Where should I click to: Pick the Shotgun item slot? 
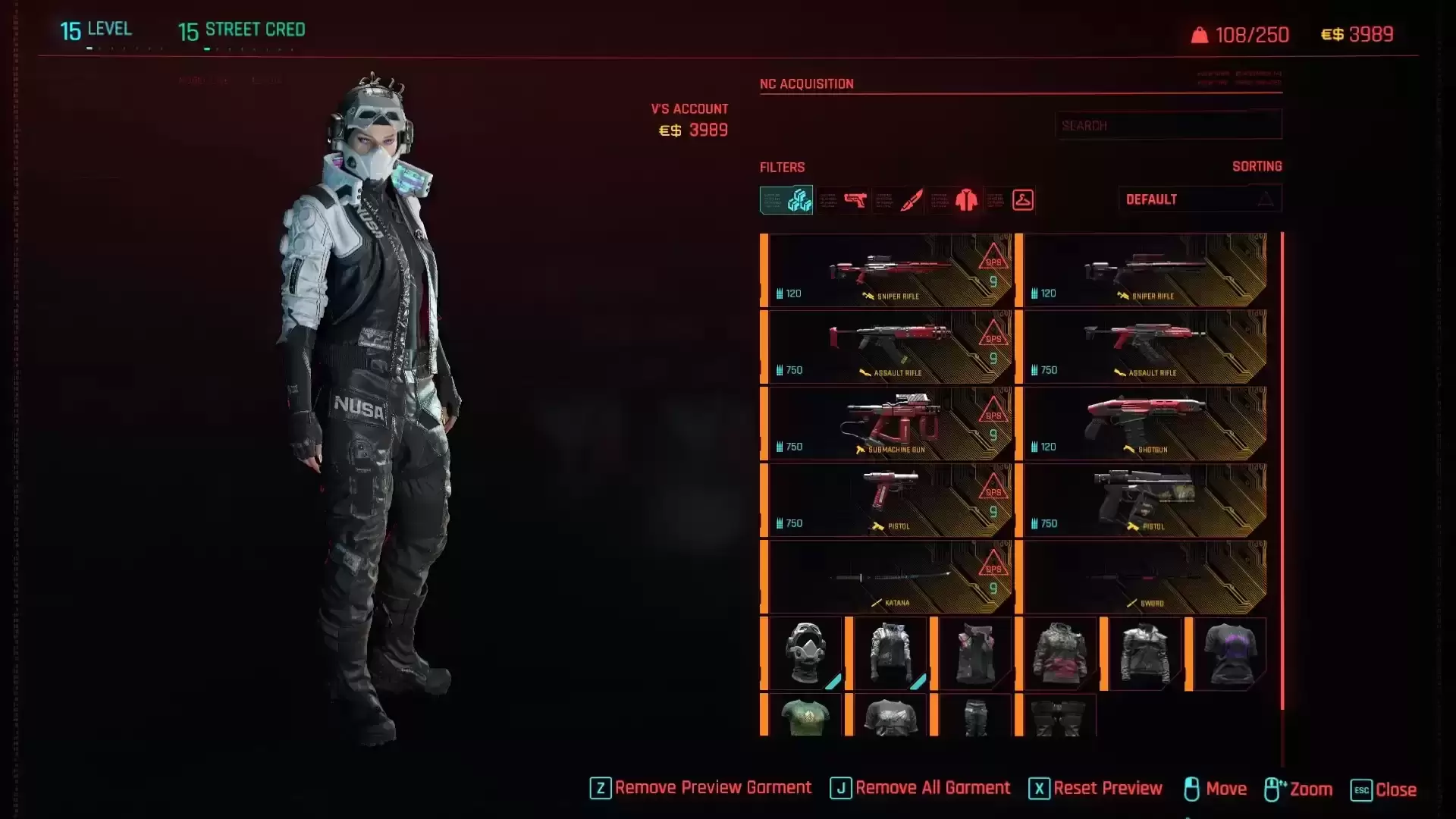pos(1144,424)
